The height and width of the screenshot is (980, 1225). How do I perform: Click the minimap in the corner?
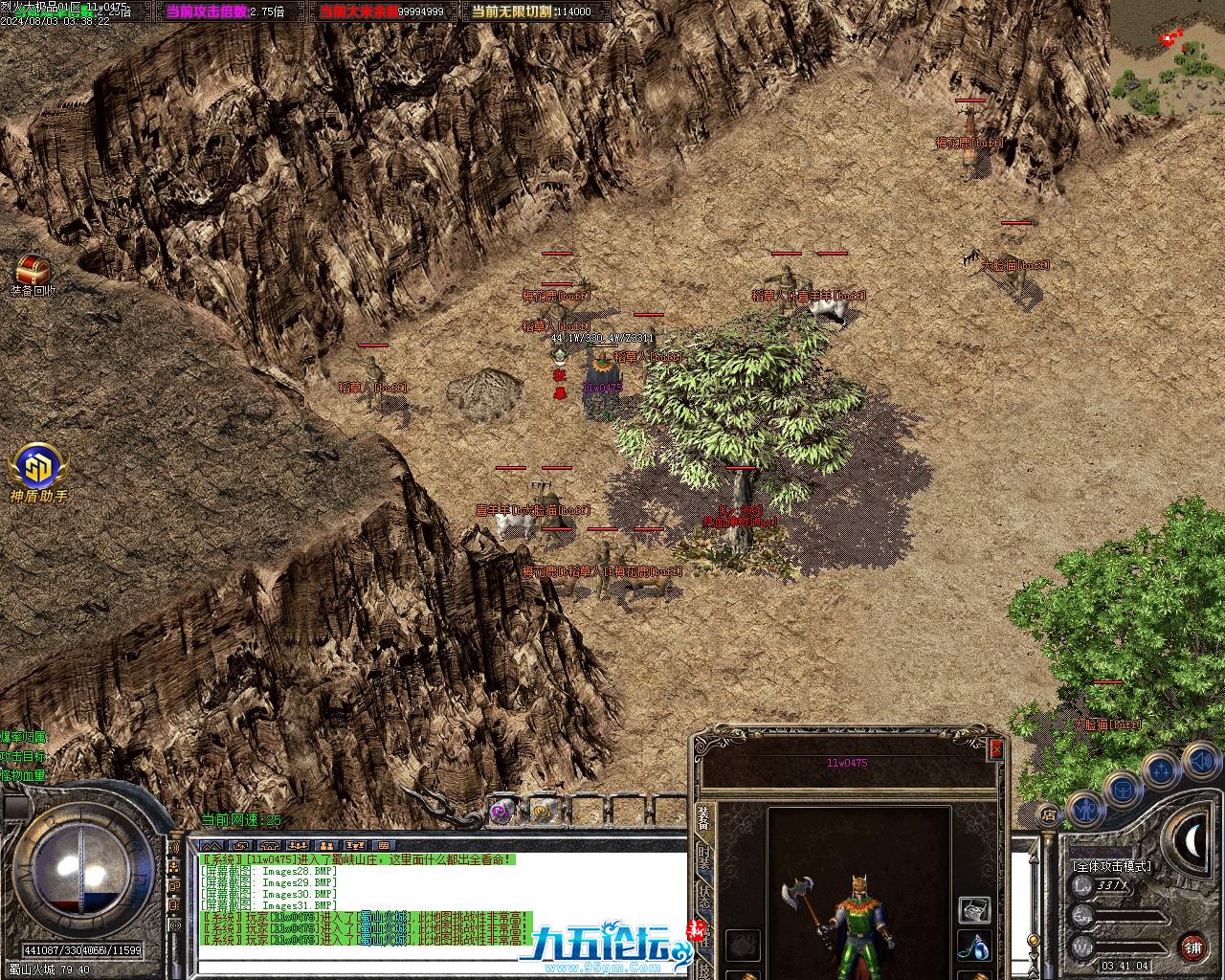(x=1167, y=57)
